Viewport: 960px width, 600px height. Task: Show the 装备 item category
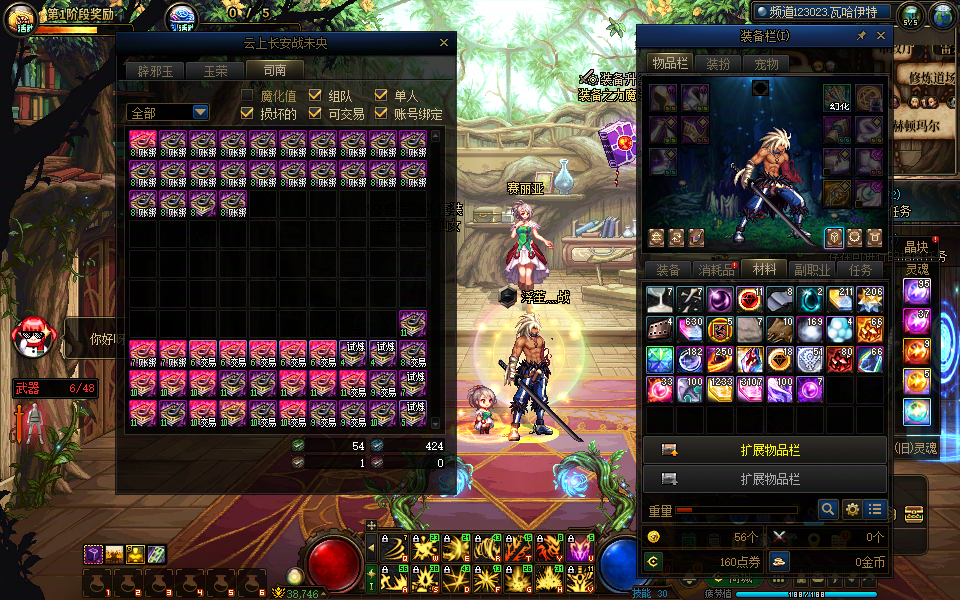[x=668, y=269]
